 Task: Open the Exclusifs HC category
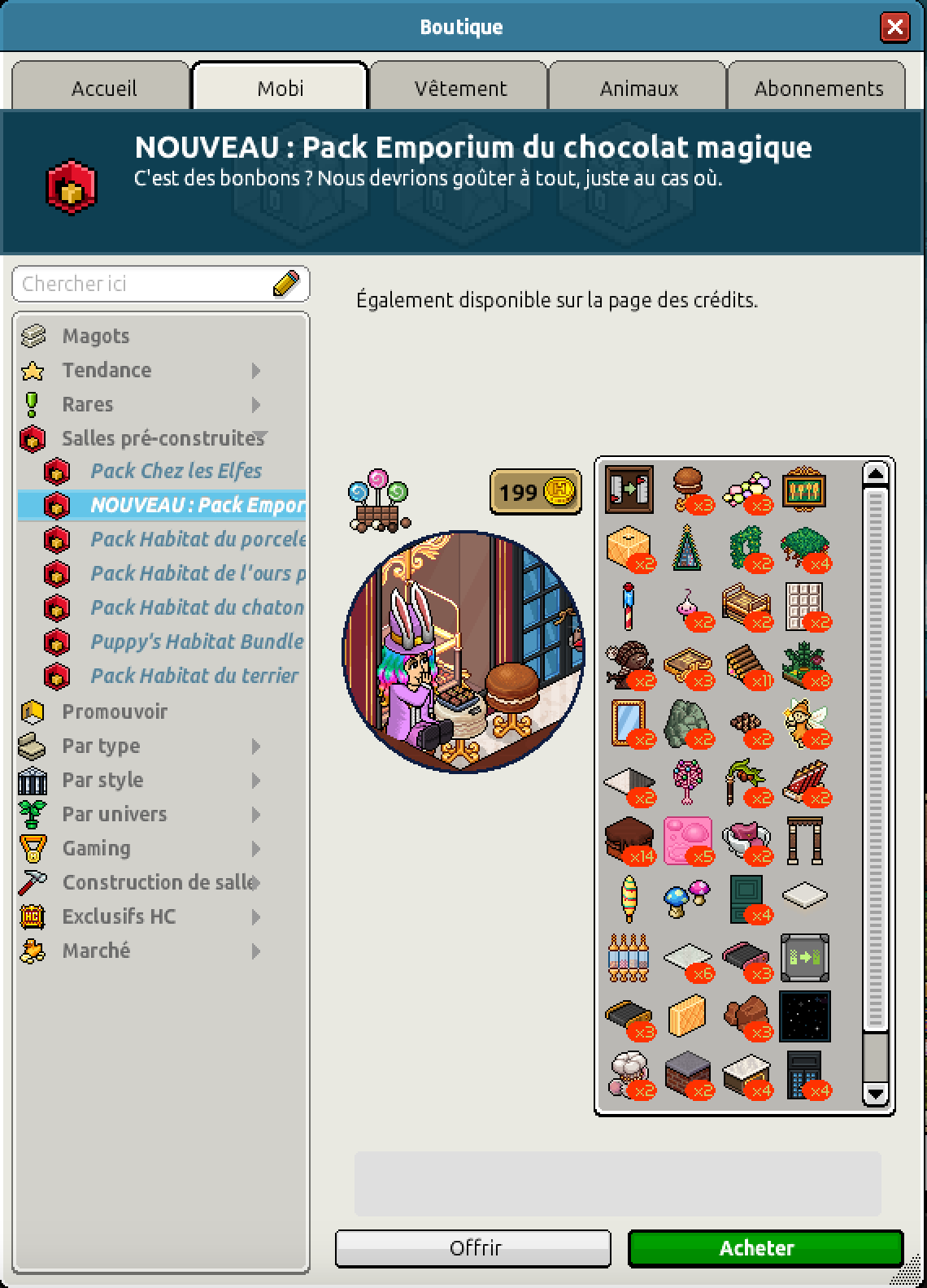point(119,916)
